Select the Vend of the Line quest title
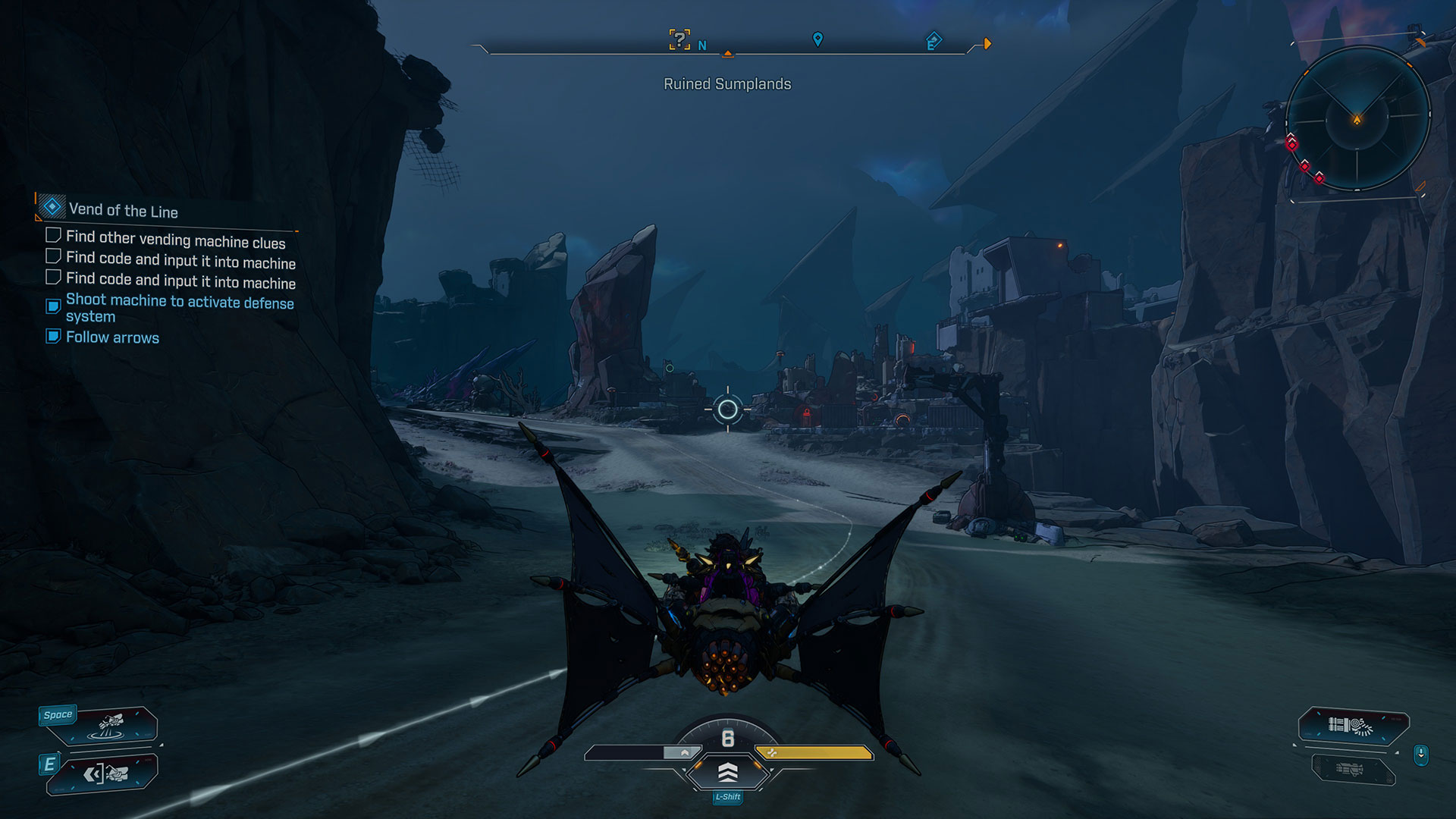The height and width of the screenshot is (819, 1456). (124, 210)
